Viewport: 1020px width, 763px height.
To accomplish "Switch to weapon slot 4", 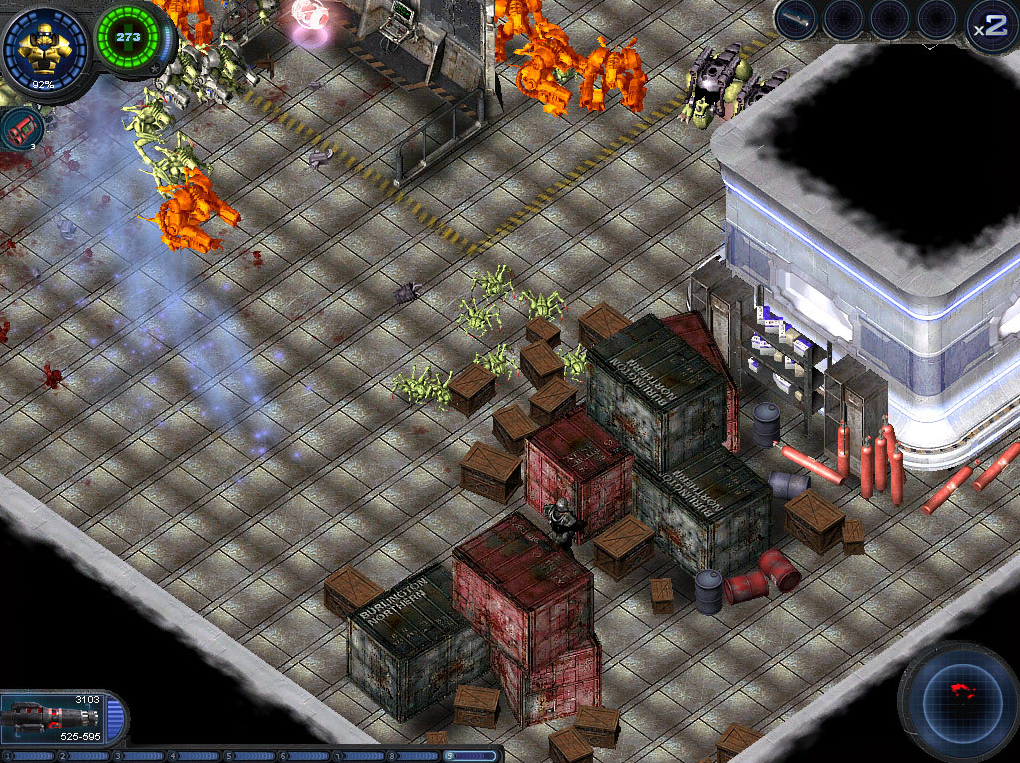I will click(x=195, y=756).
